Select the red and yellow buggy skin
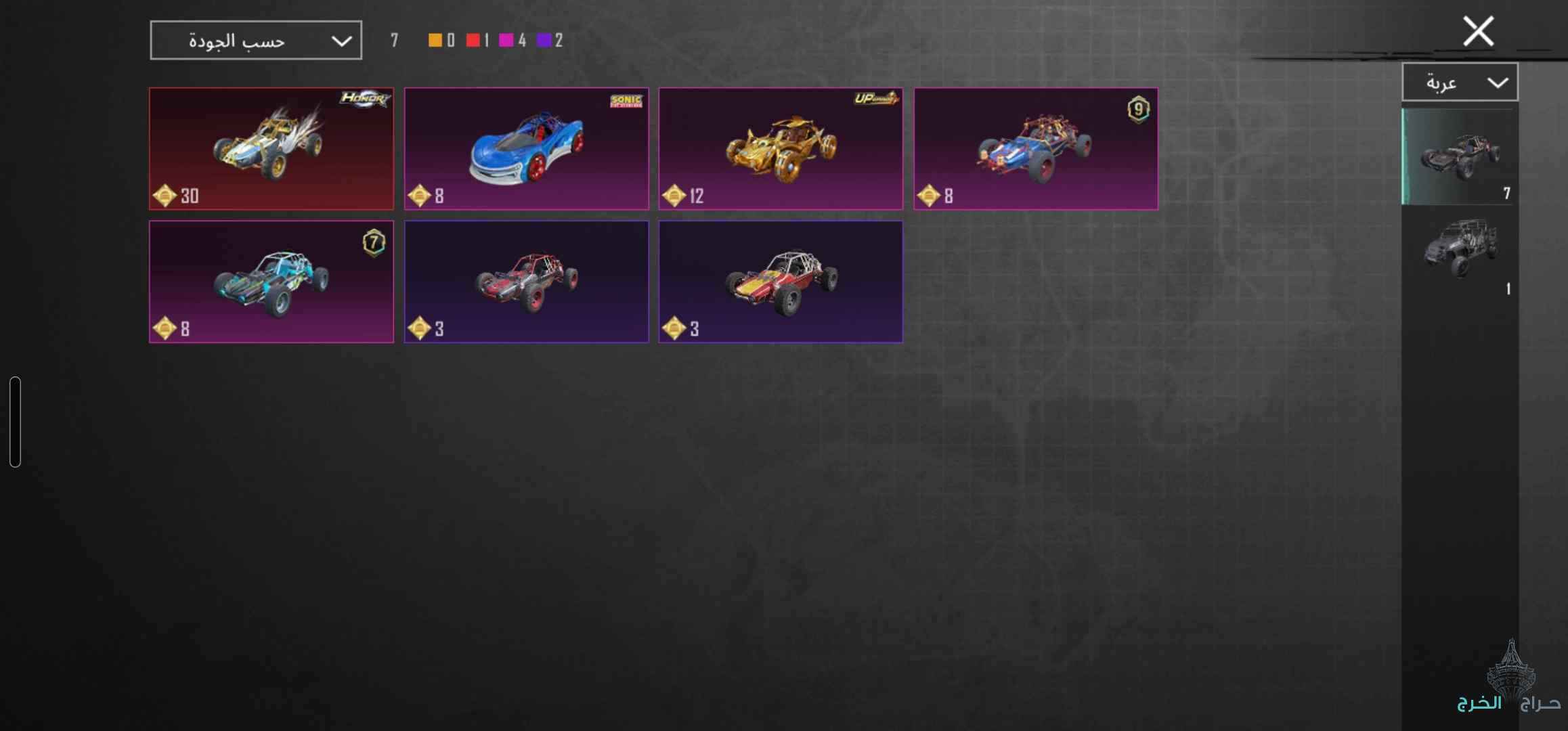Screen dimensions: 1568x731 pyautogui.click(x=781, y=282)
